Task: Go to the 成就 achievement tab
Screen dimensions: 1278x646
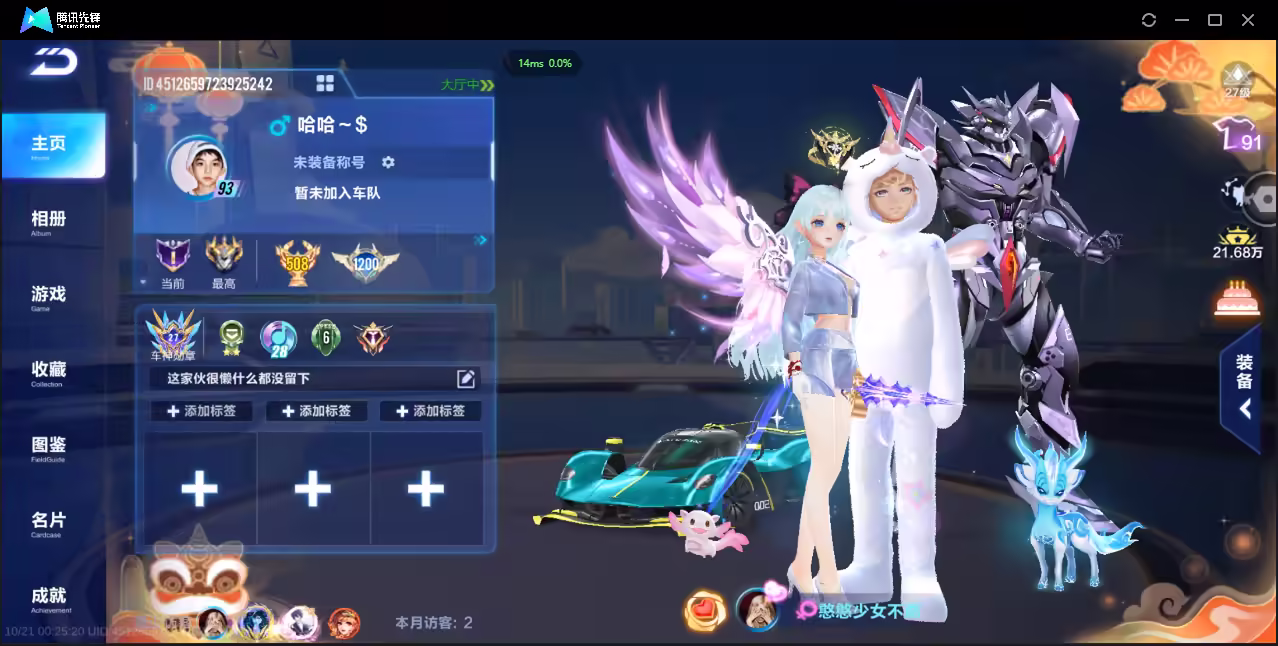Action: [48, 597]
